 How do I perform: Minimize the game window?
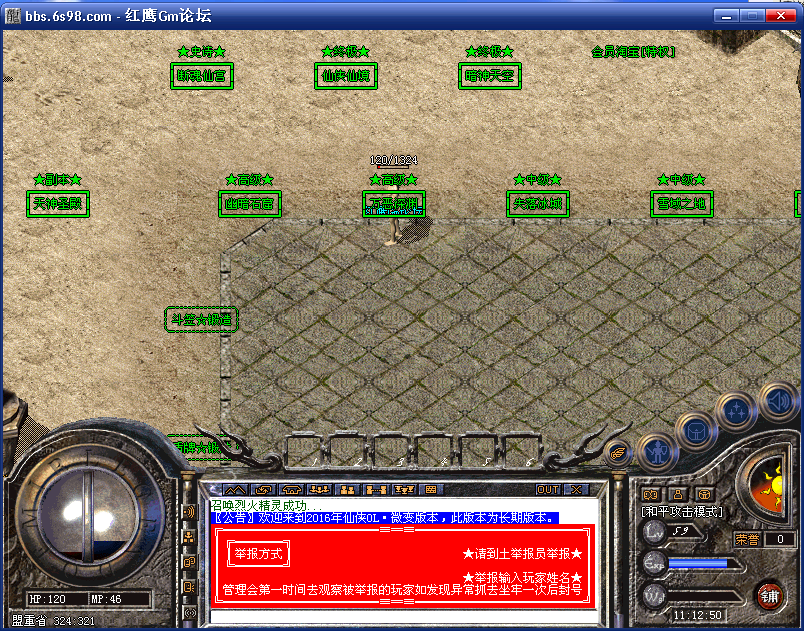(x=725, y=16)
